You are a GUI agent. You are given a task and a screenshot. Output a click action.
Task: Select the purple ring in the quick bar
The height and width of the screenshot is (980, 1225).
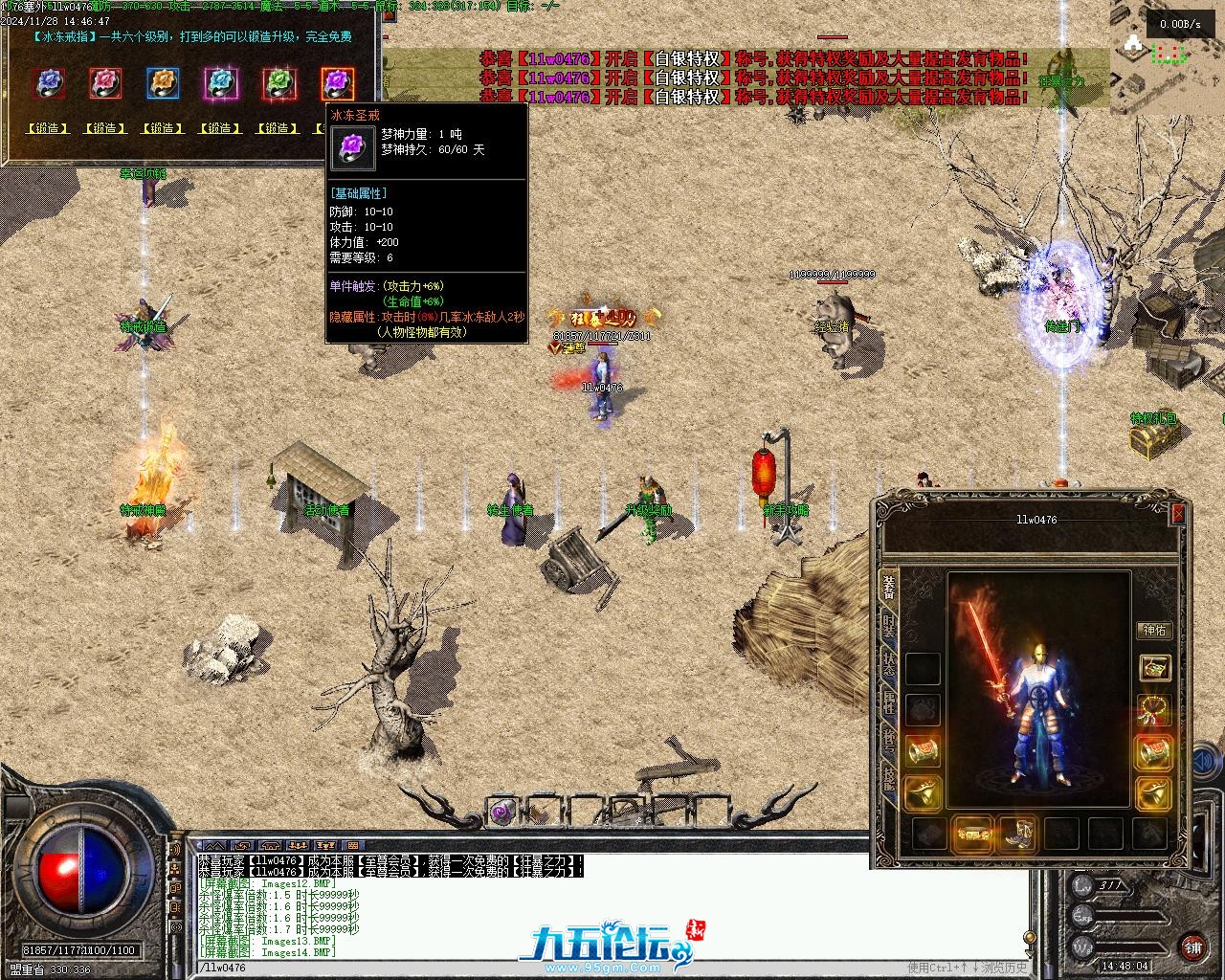click(501, 813)
